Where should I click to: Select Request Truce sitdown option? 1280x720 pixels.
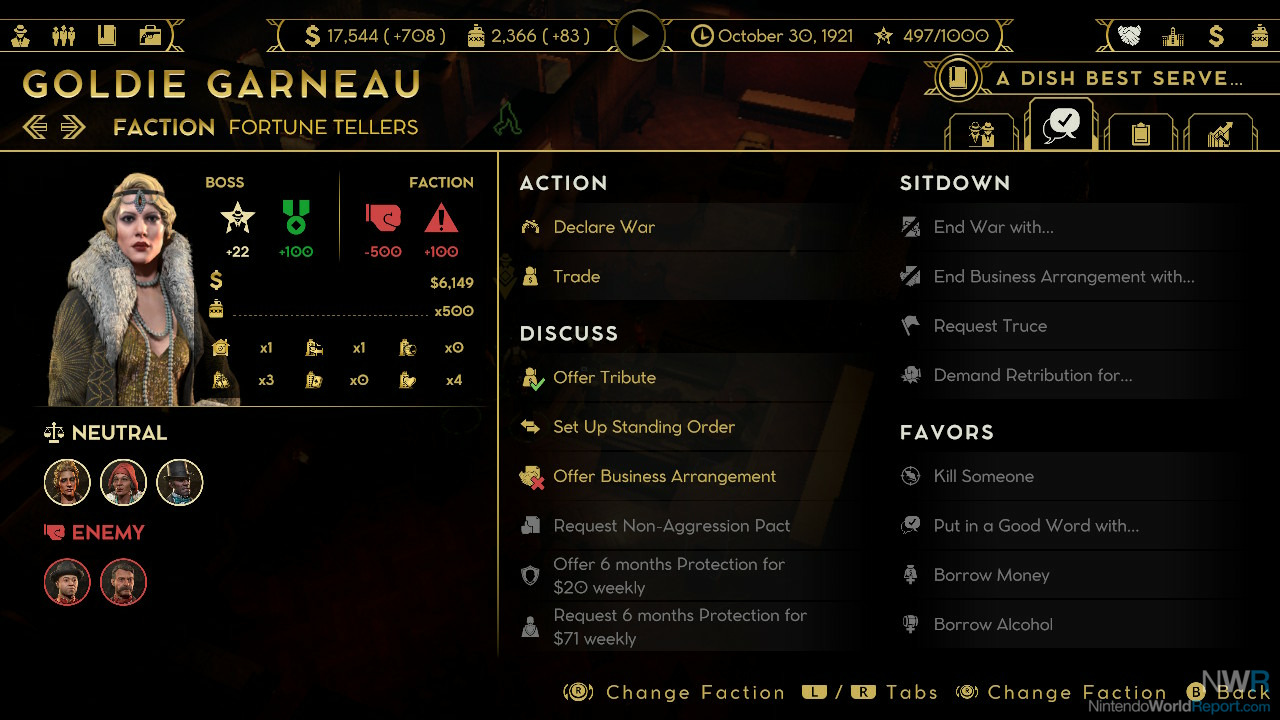click(990, 326)
